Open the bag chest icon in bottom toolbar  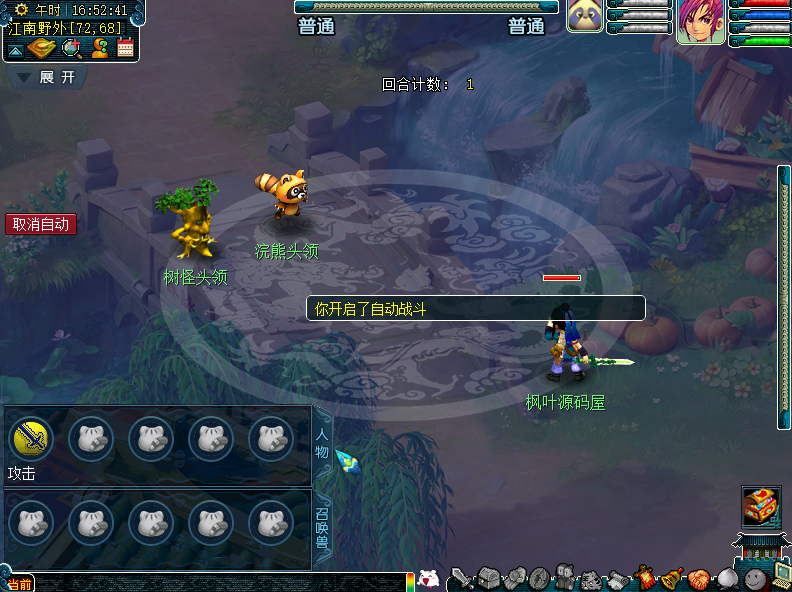pos(488,578)
